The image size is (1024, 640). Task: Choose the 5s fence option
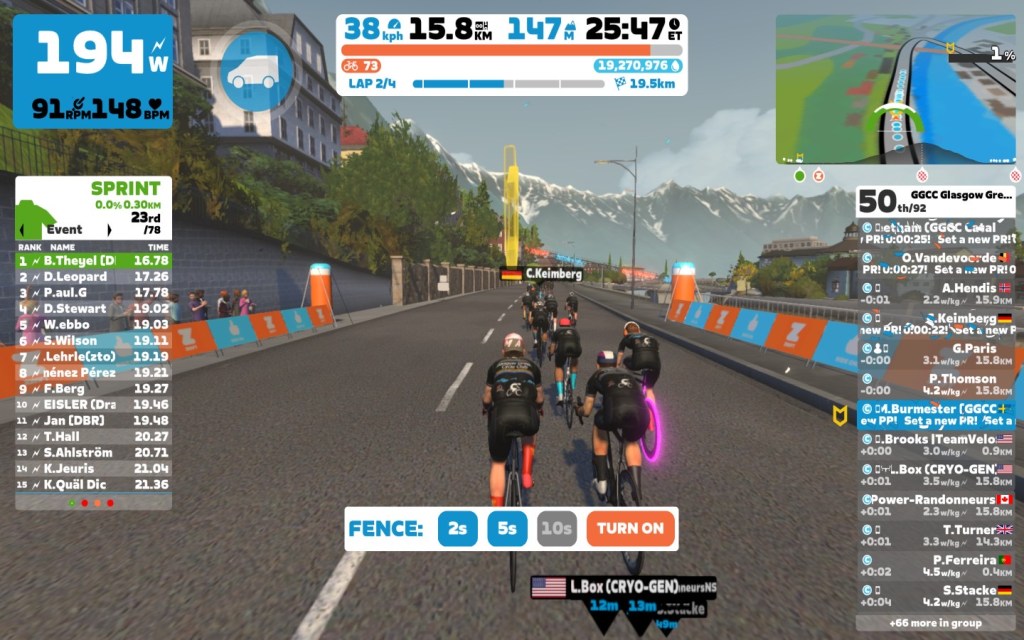(x=508, y=528)
